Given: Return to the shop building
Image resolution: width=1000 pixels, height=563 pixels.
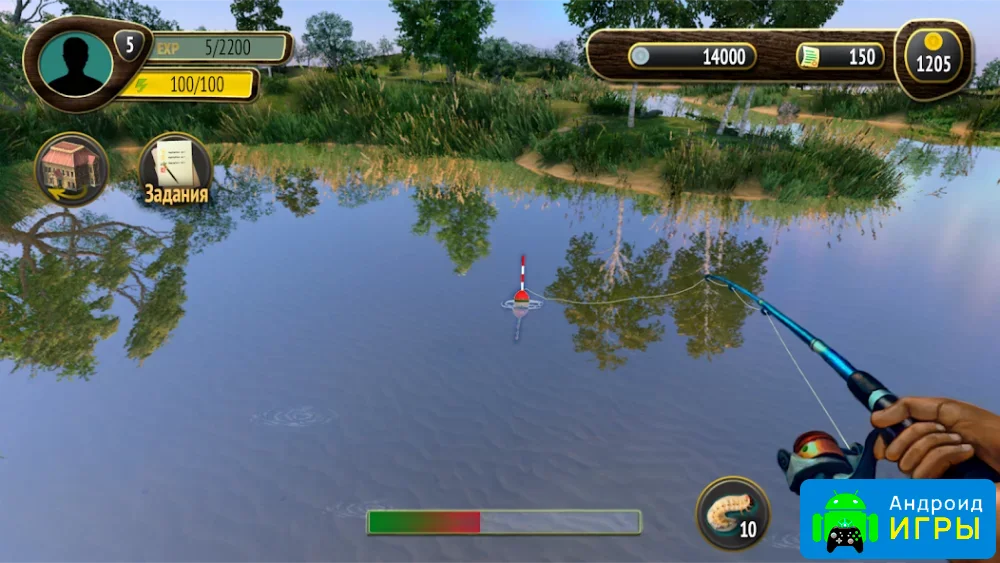Looking at the screenshot, I should coord(71,169).
